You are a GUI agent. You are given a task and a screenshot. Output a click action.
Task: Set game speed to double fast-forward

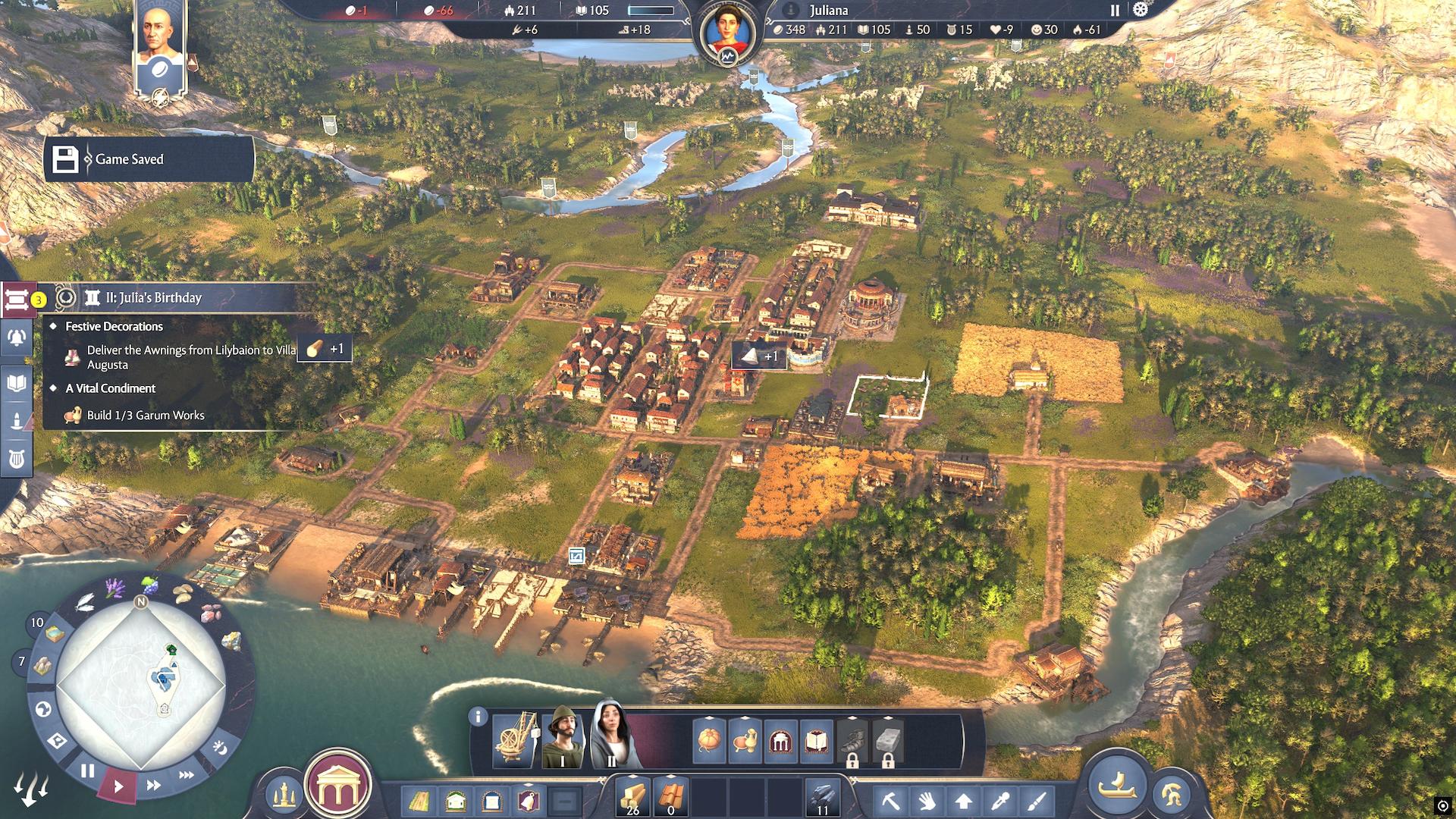[153, 785]
